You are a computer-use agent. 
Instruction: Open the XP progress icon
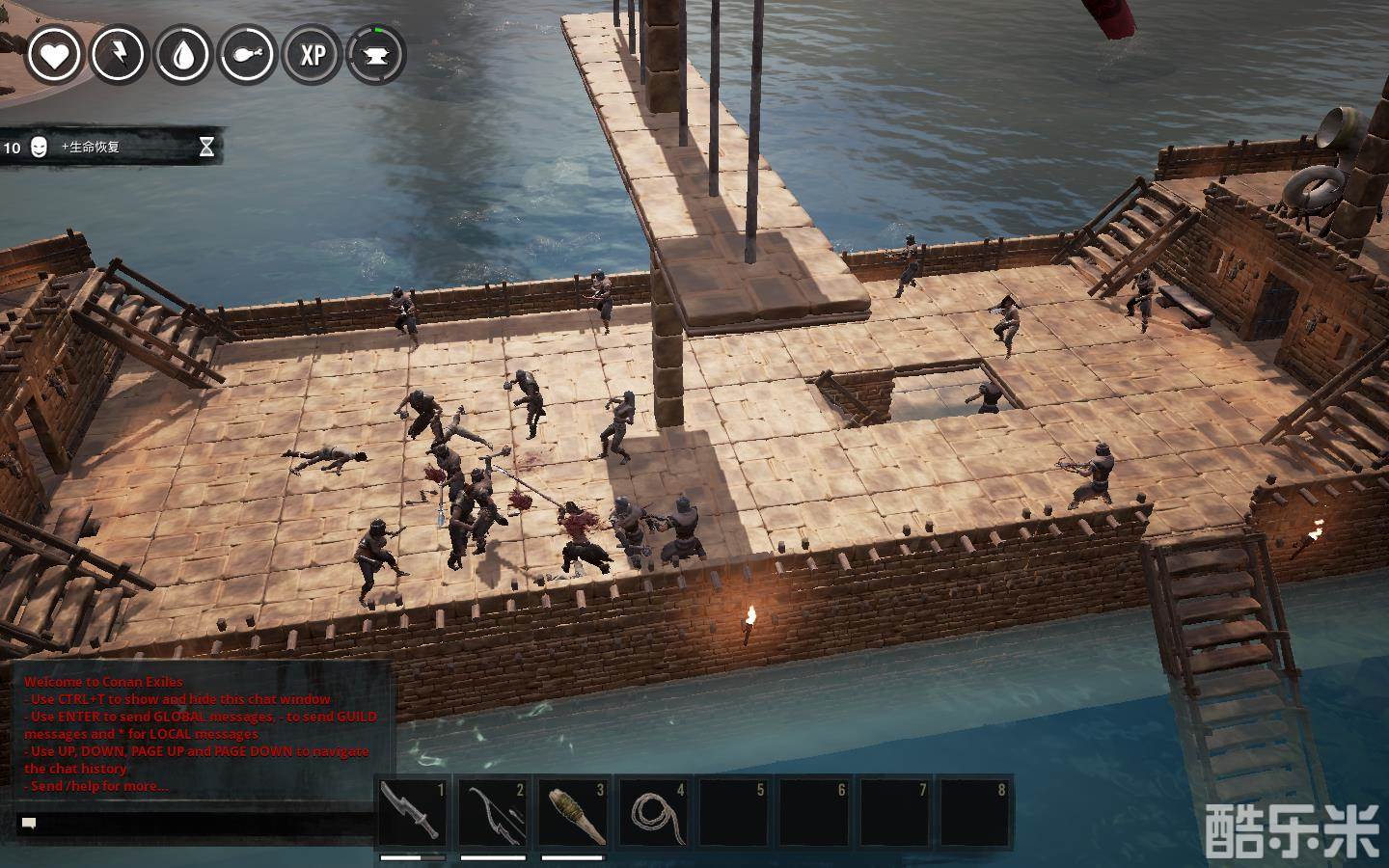point(313,55)
